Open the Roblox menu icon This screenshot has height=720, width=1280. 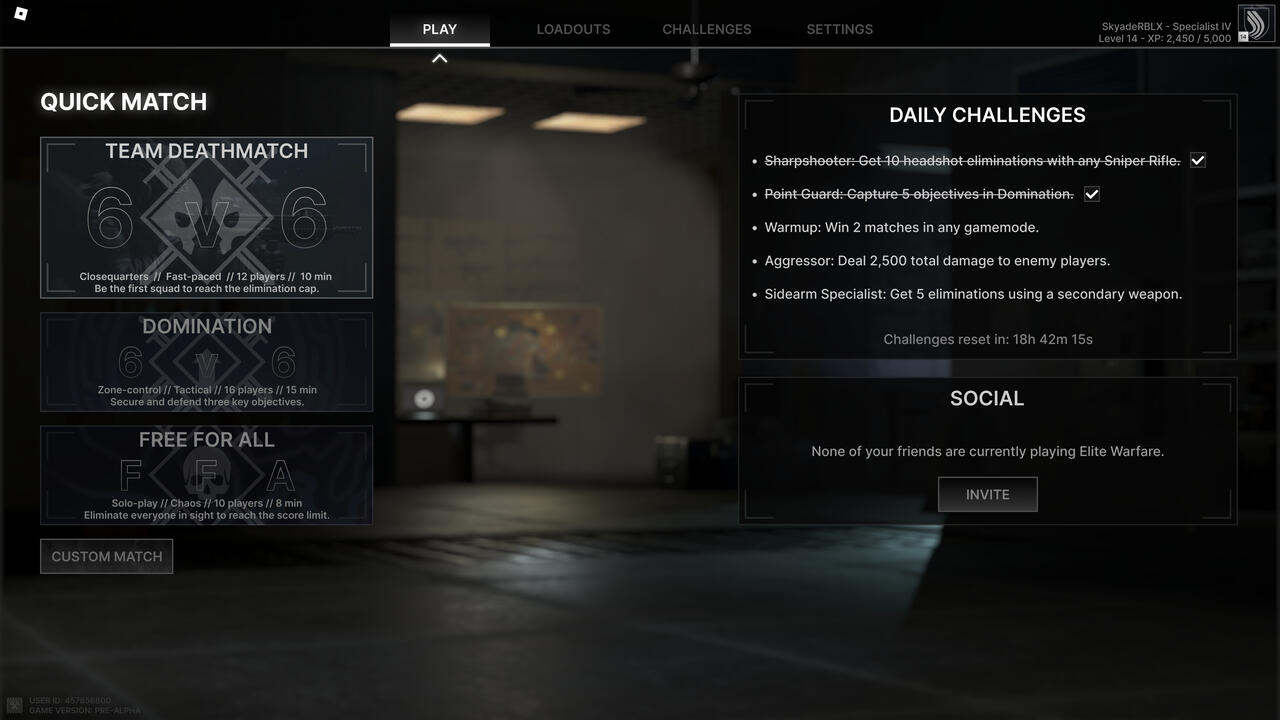point(22,13)
